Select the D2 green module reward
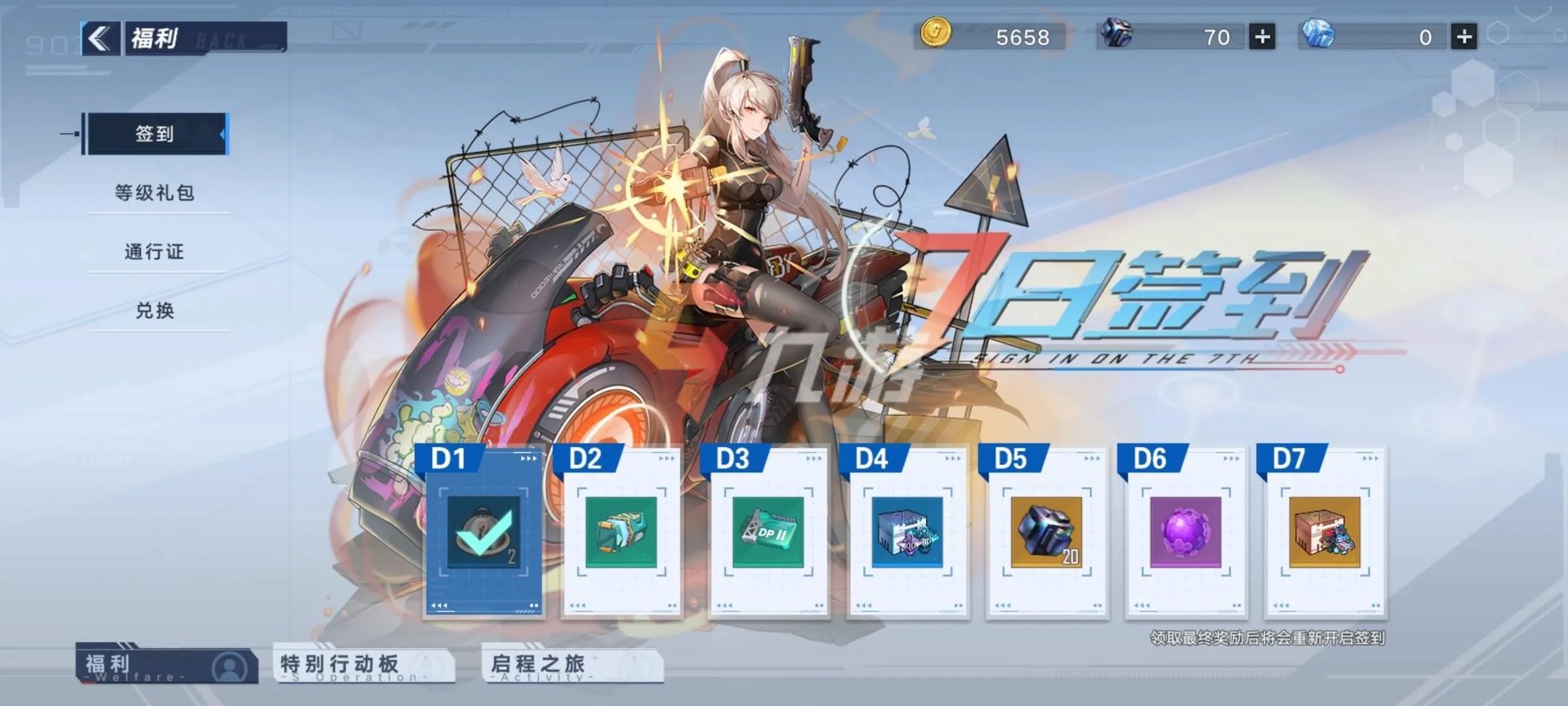The height and width of the screenshot is (706, 1568). click(621, 532)
